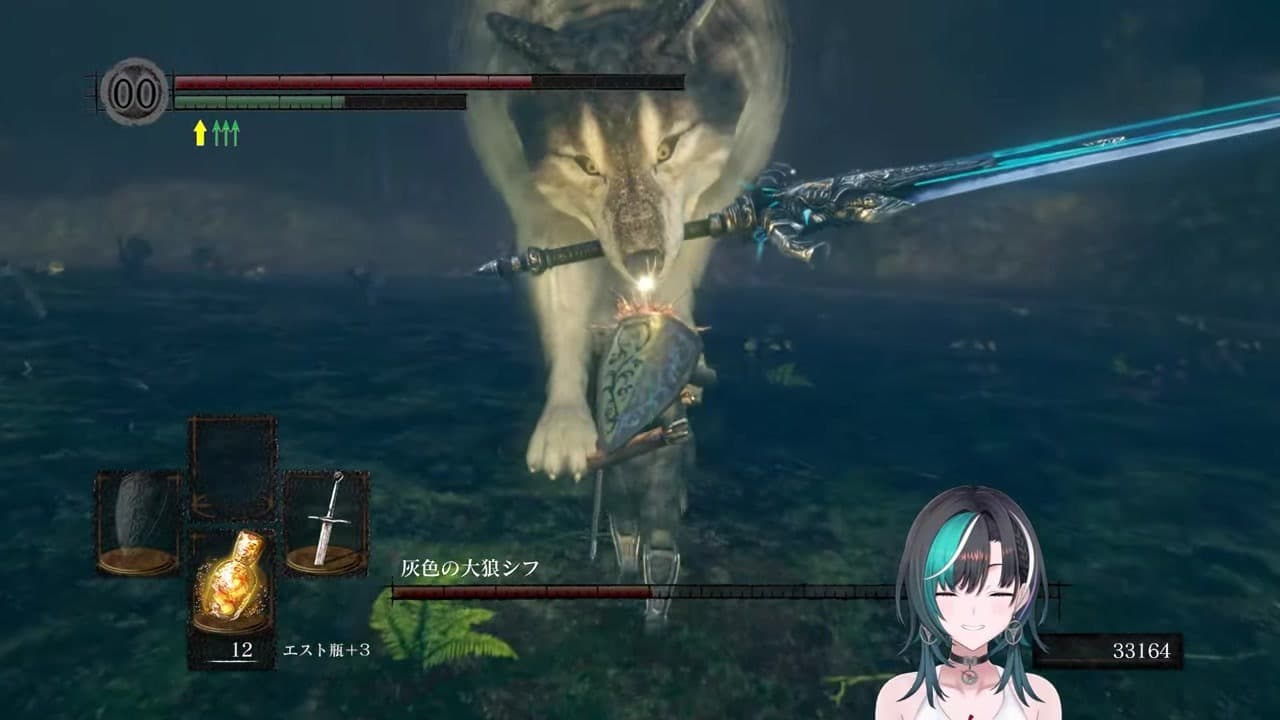Select the shield left-hand slot
The image size is (1280, 720).
coord(138,523)
